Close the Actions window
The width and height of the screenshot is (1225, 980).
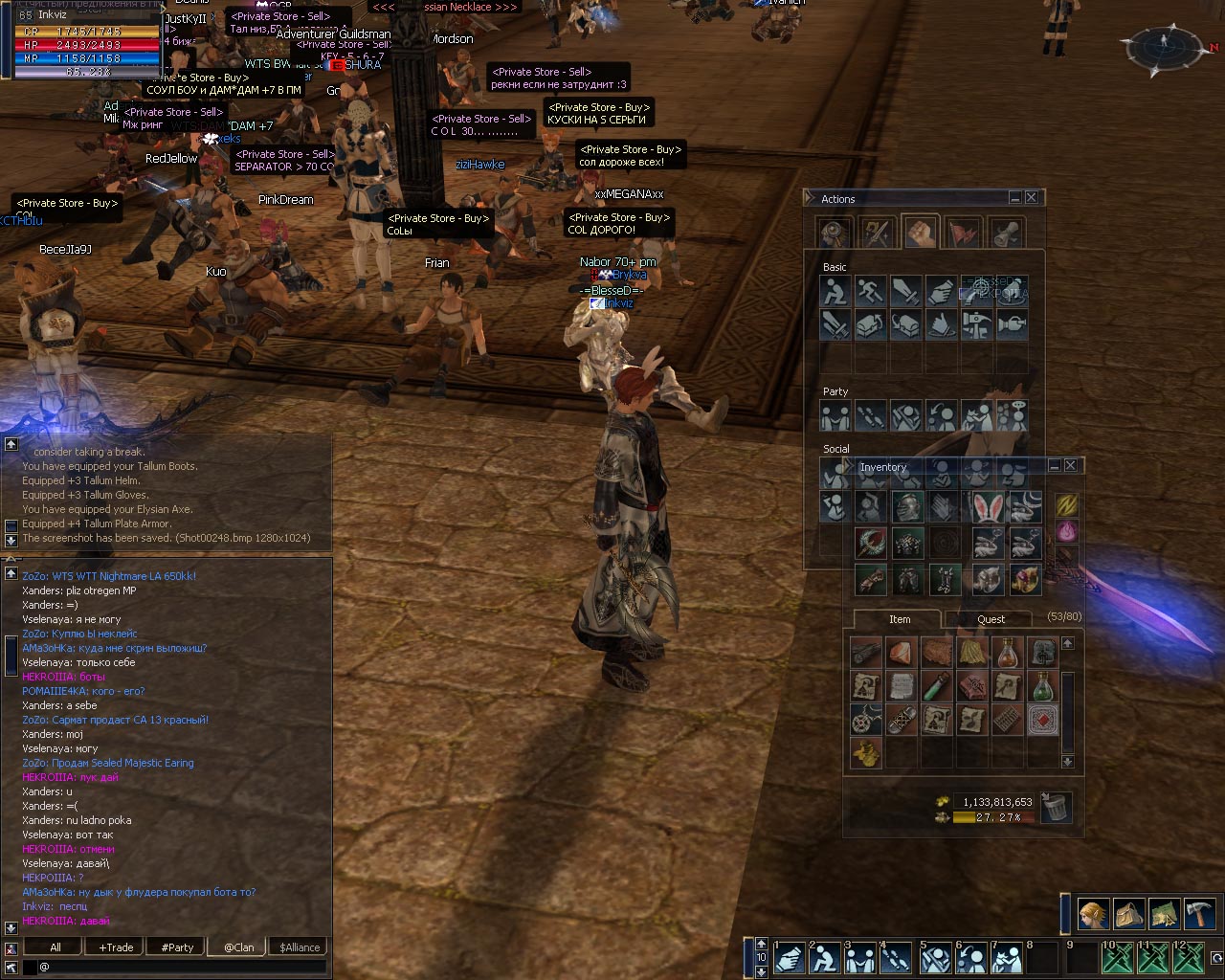click(1031, 197)
